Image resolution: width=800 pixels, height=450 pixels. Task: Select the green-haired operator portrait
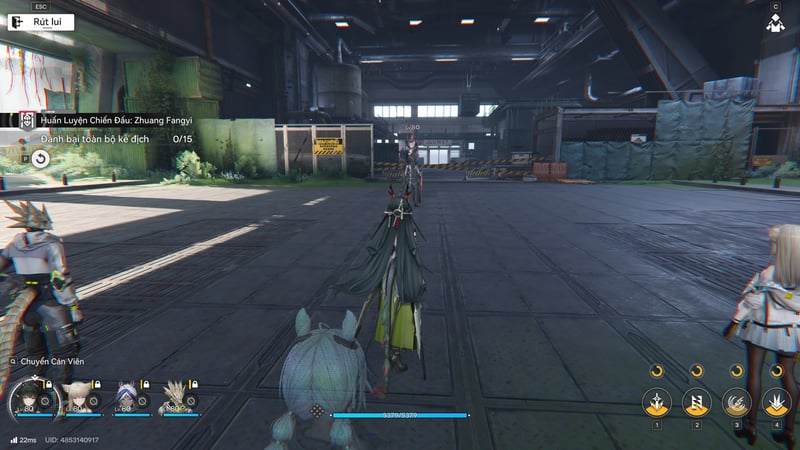29,399
